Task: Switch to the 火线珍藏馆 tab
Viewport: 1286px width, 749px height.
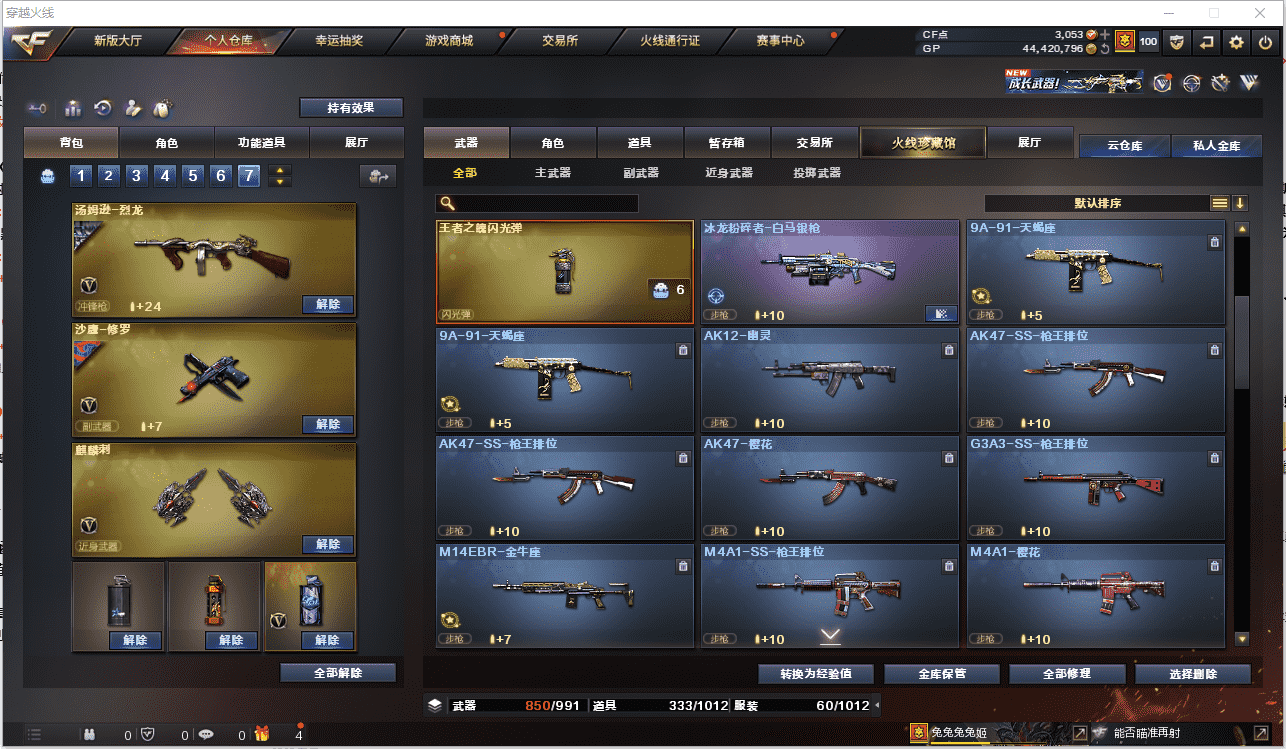Action: coord(923,143)
